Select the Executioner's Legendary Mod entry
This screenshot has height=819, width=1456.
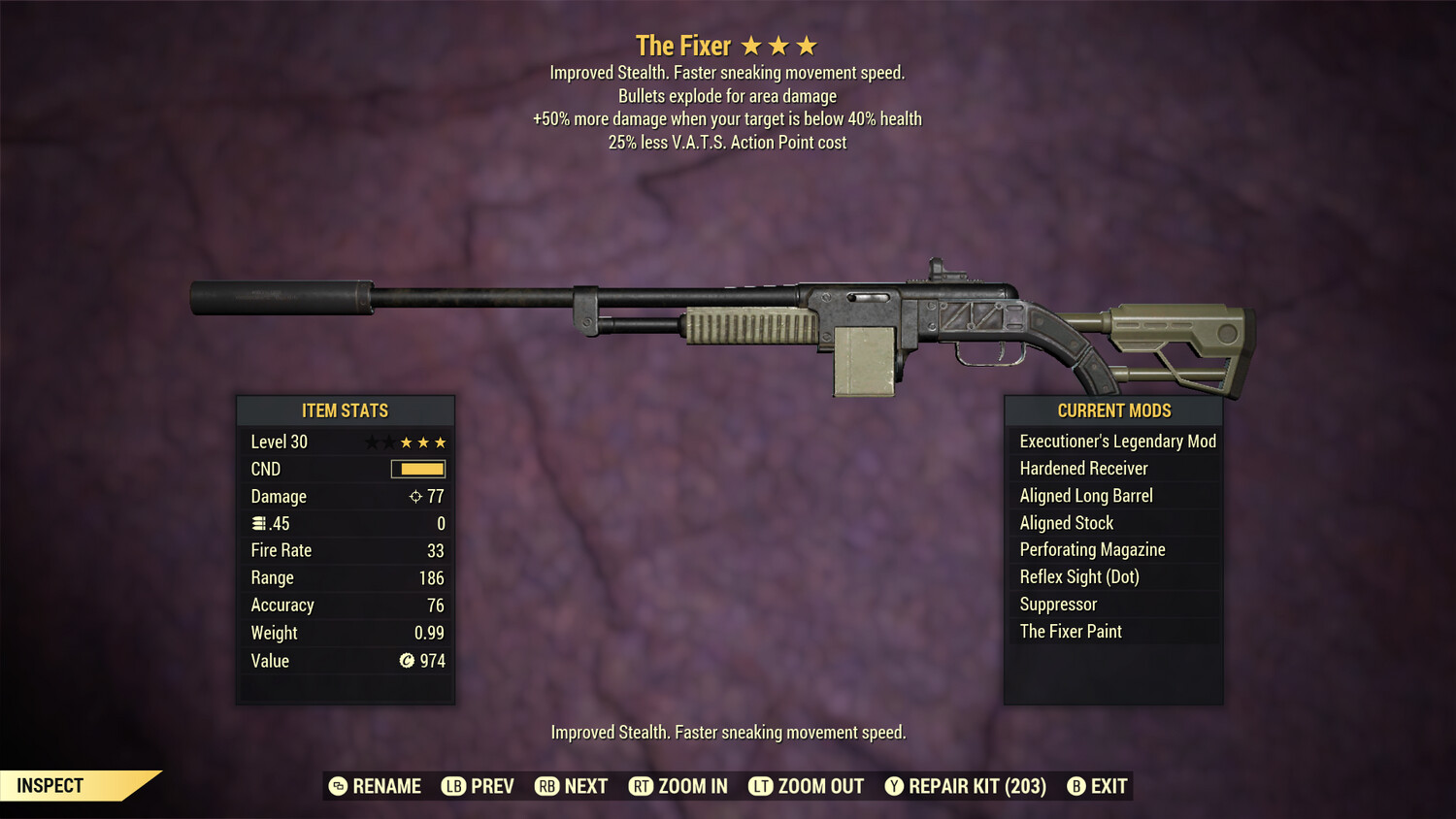1116,441
